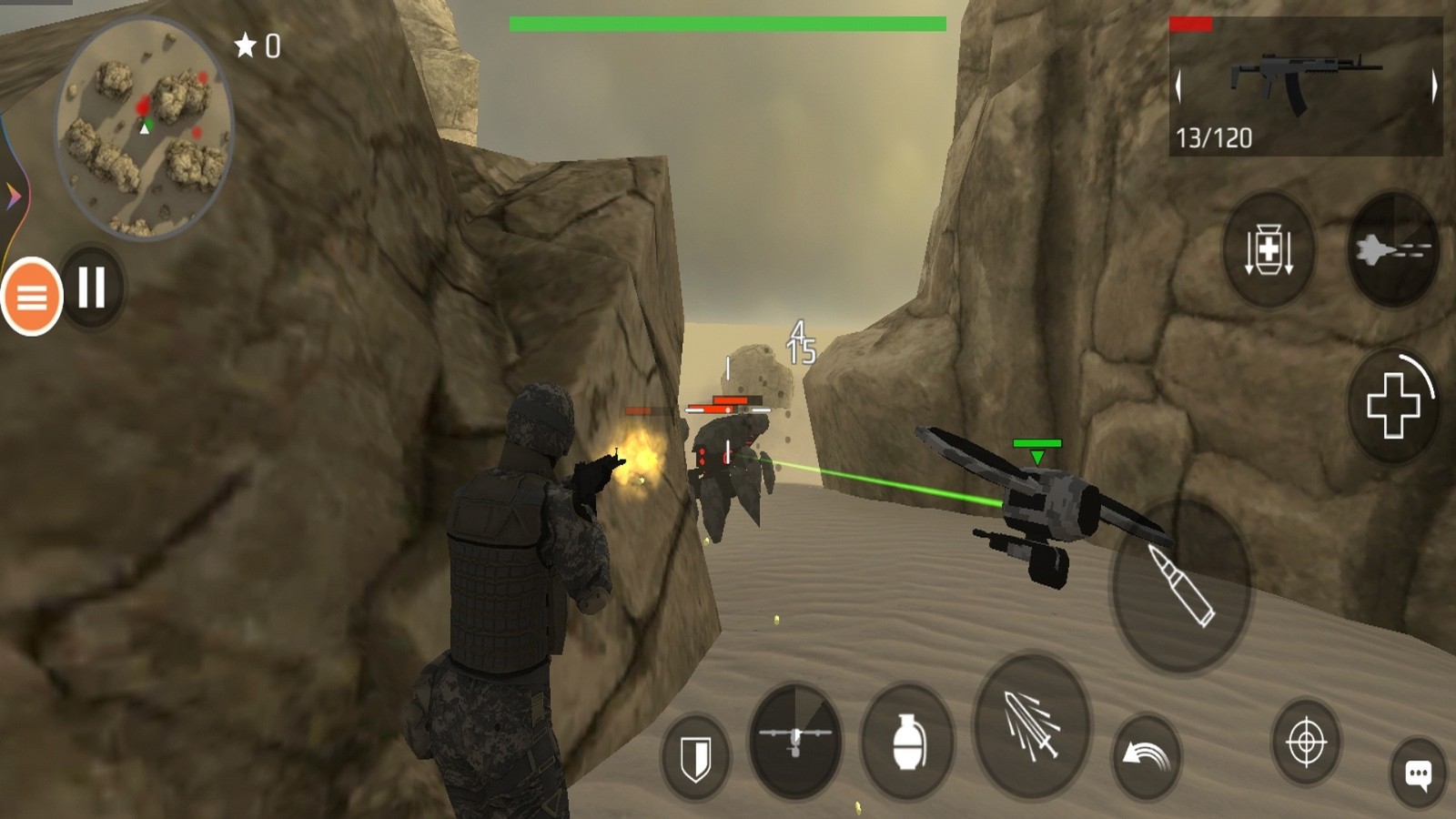This screenshot has height=819, width=1456.
Task: Activate the shield ability
Action: coord(696,756)
